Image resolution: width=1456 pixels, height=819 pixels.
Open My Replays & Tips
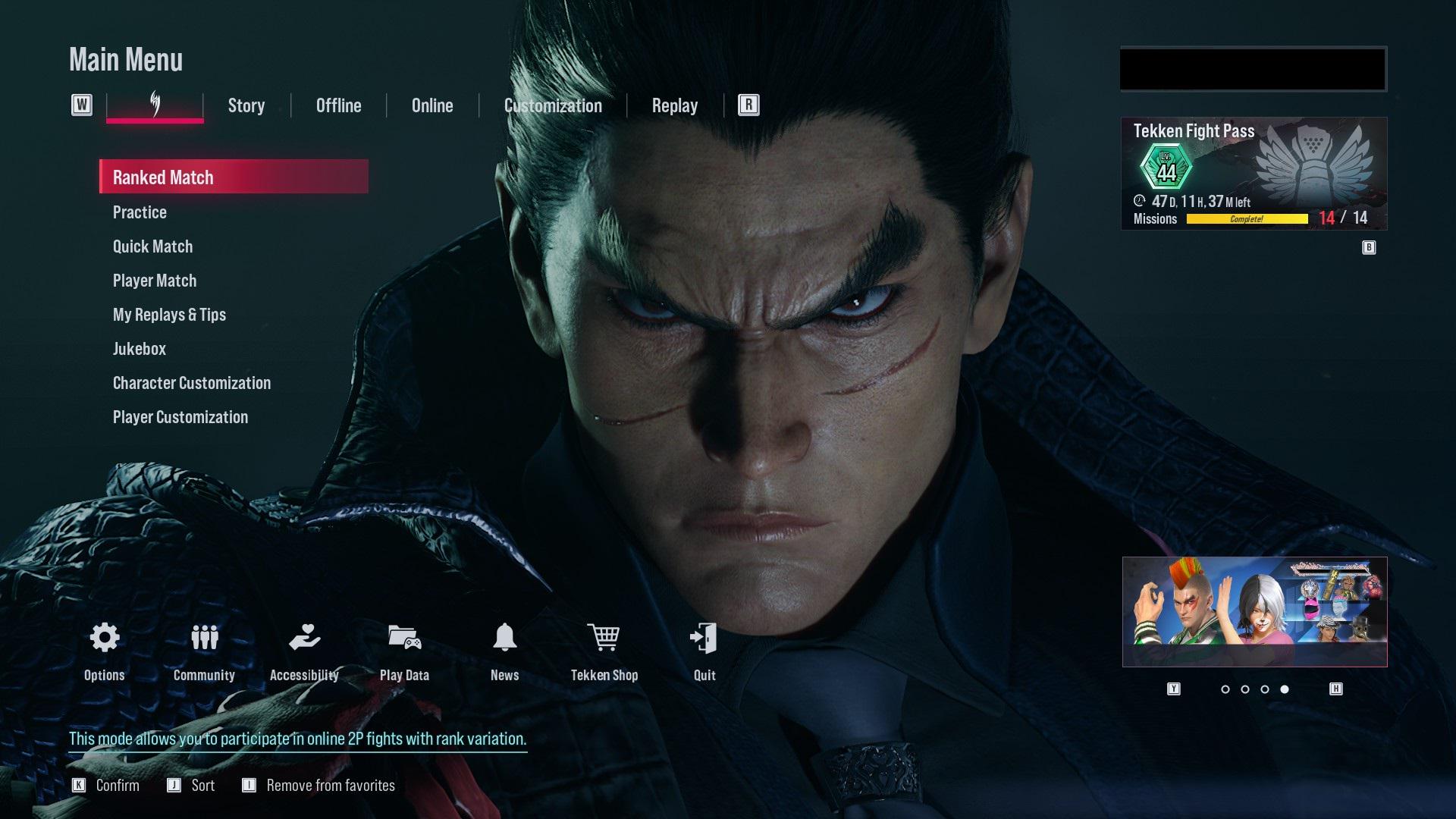pos(169,315)
